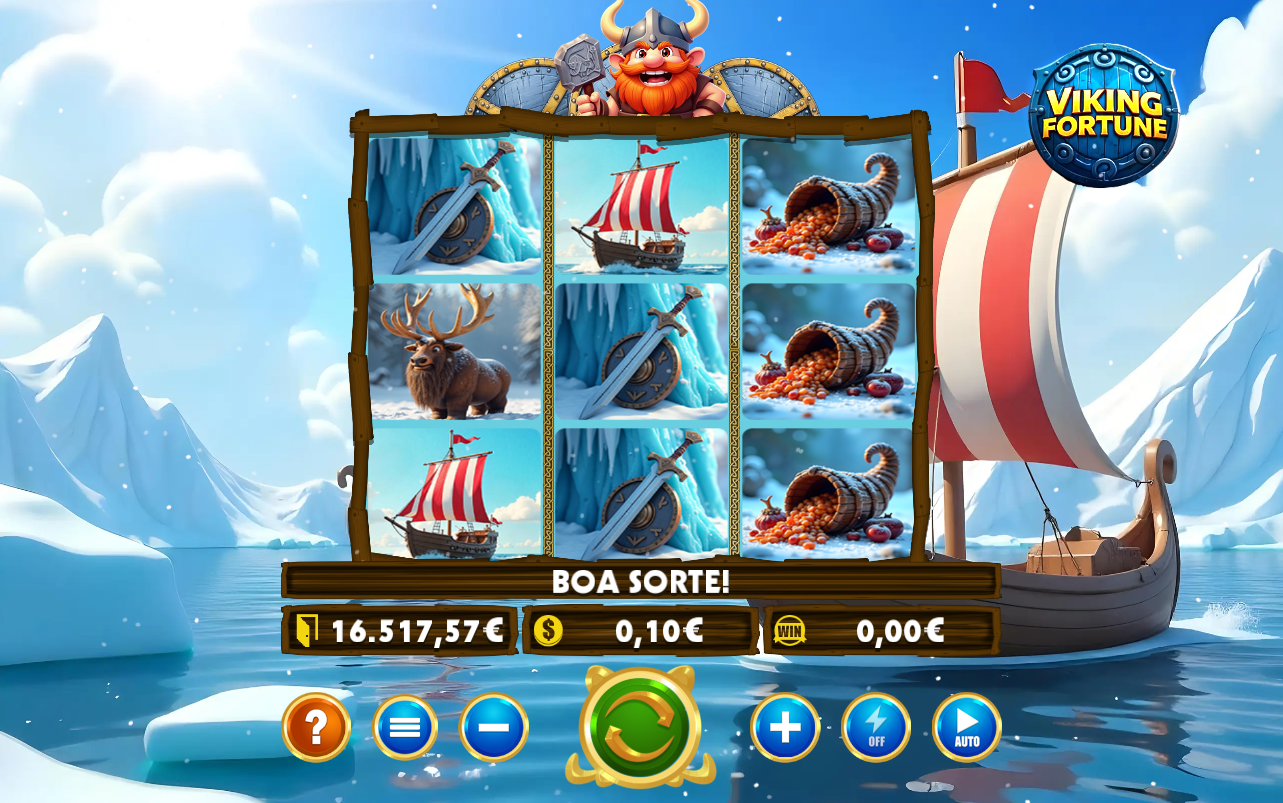Screen dimensions: 1283x803
Task: Open the help menu via the question mark icon
Action: click(316, 728)
